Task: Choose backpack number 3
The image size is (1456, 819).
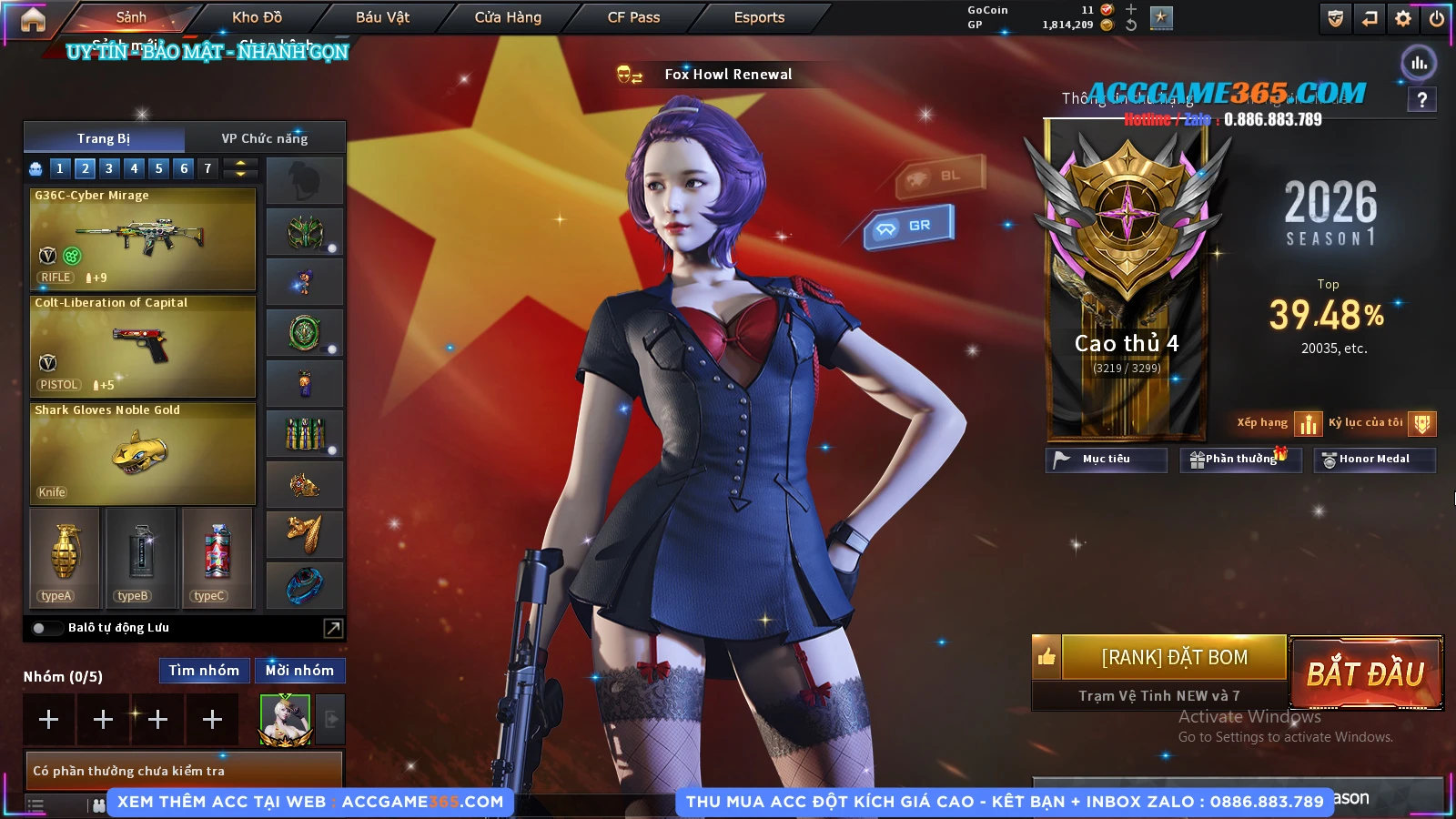Action: pos(109,168)
